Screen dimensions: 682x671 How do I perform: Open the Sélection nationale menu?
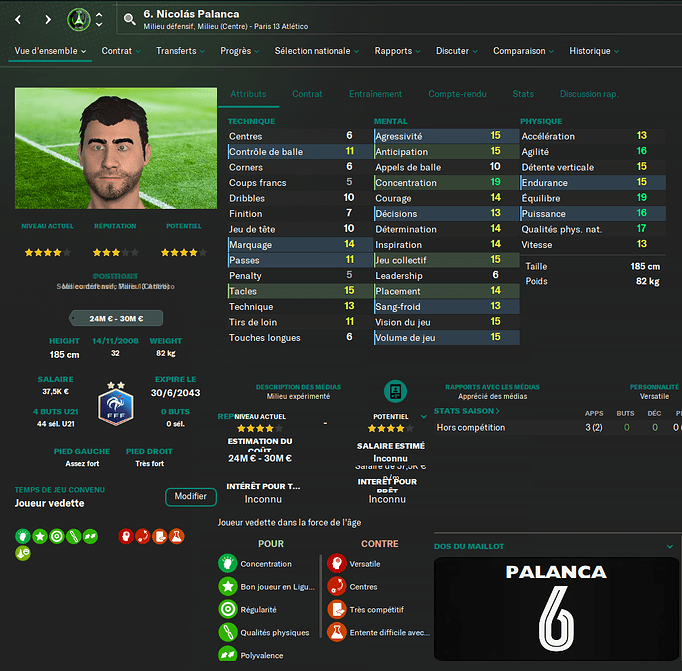(x=317, y=51)
